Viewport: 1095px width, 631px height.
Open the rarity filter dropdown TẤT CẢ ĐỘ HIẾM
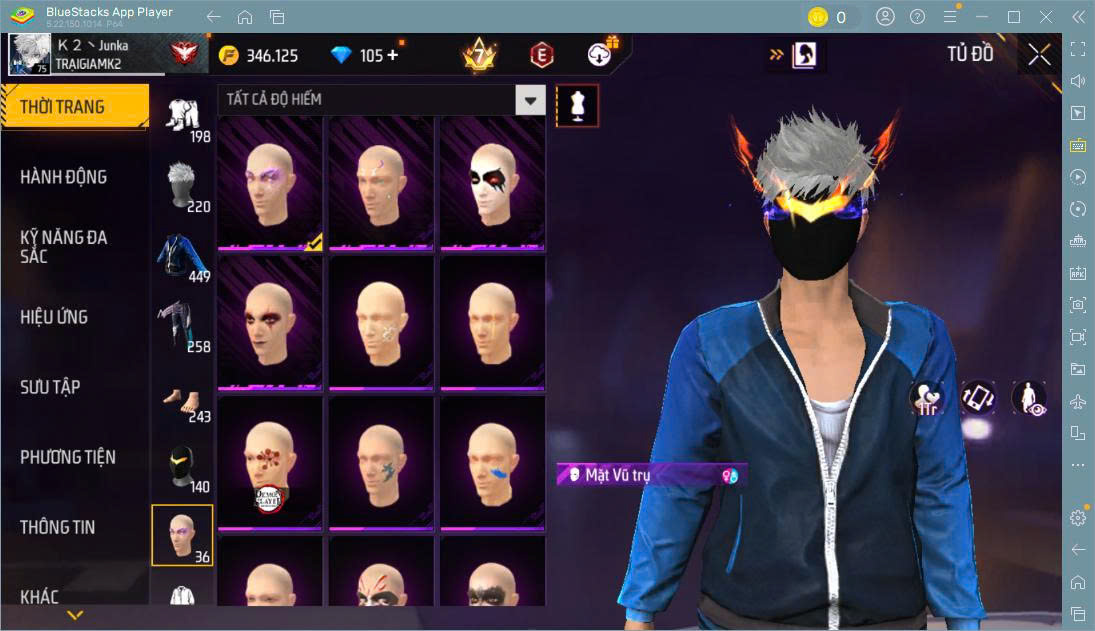point(381,100)
